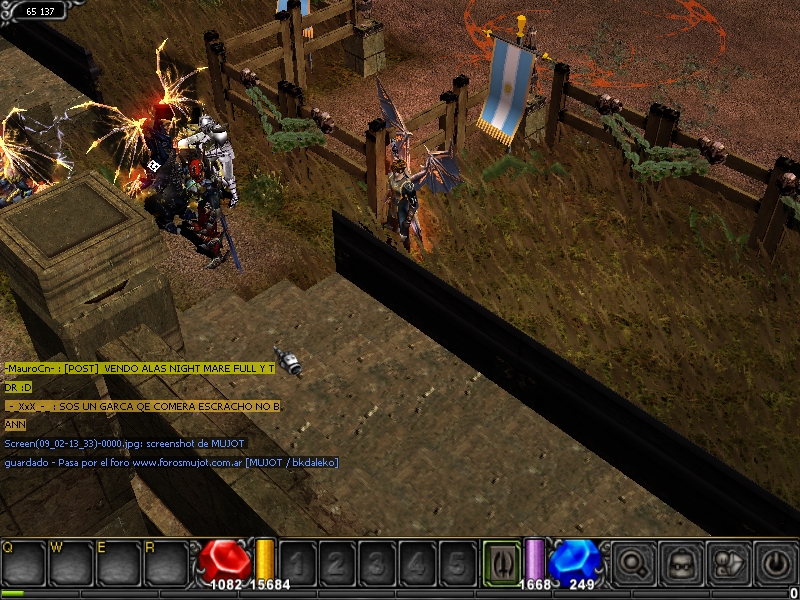Image resolution: width=800 pixels, height=600 pixels.
Task: Open the active skill selector with green border
Action: 502,562
